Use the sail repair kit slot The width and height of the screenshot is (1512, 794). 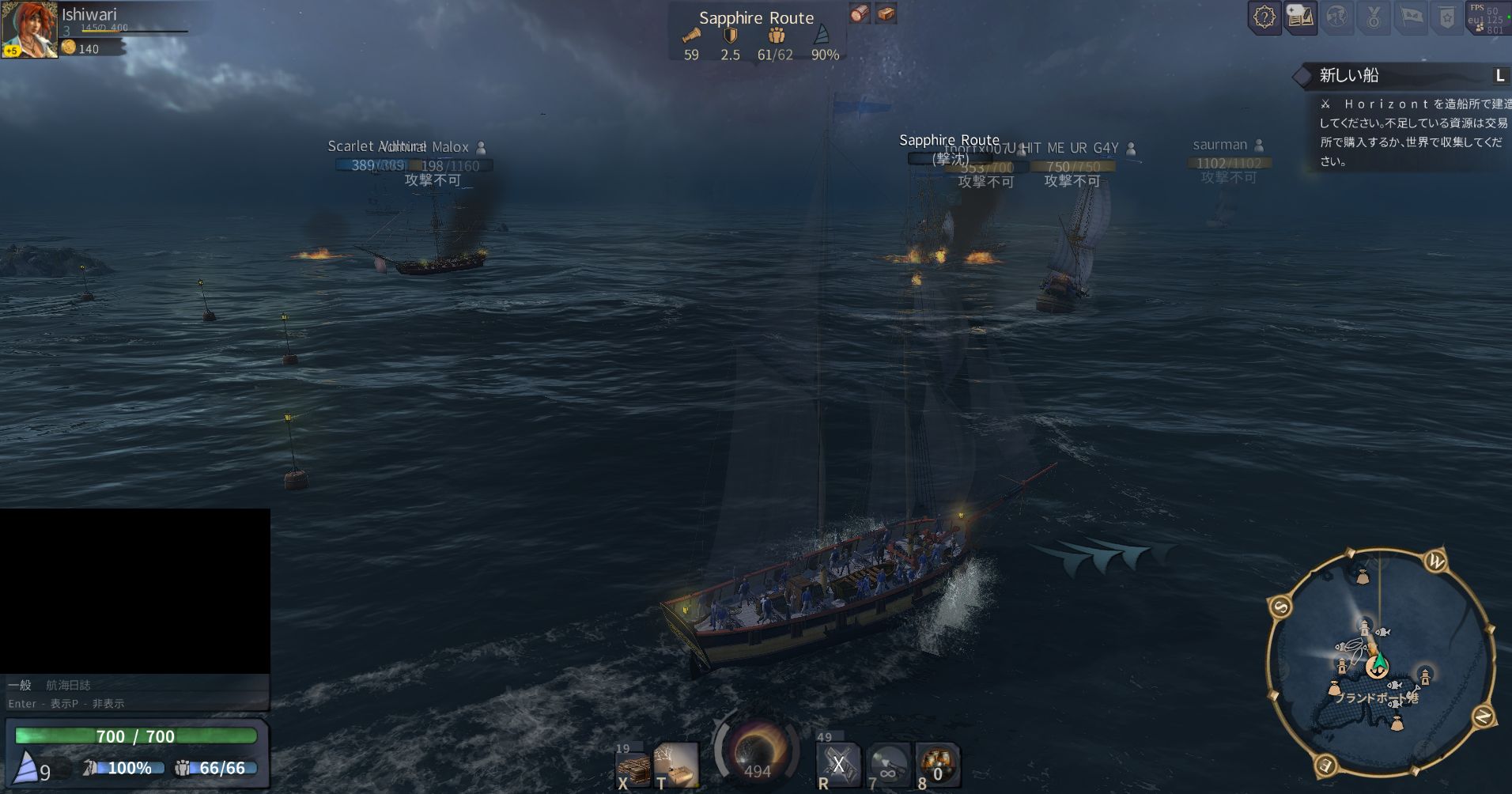tap(677, 766)
